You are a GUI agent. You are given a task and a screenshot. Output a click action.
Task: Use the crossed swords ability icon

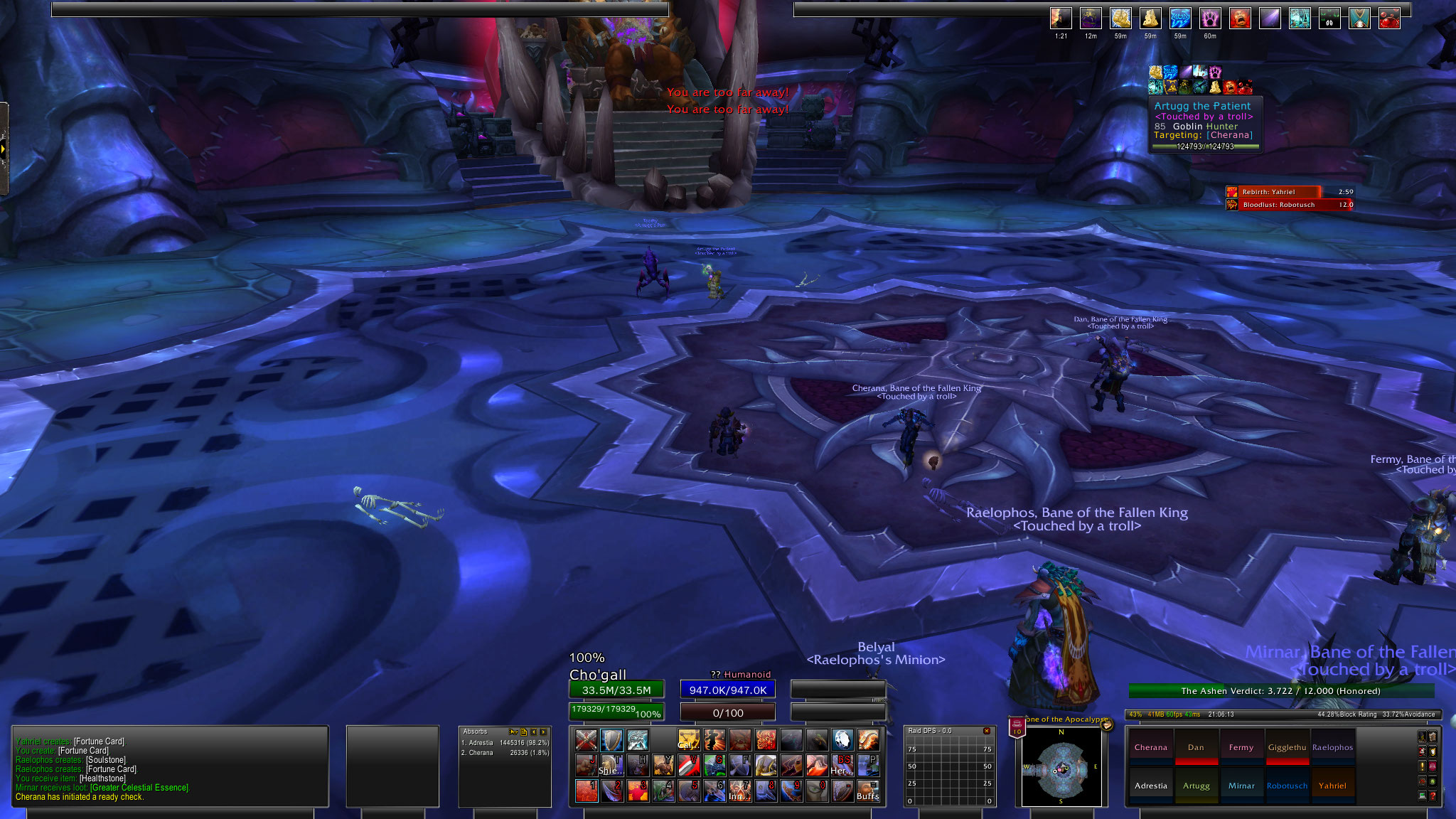point(586,740)
